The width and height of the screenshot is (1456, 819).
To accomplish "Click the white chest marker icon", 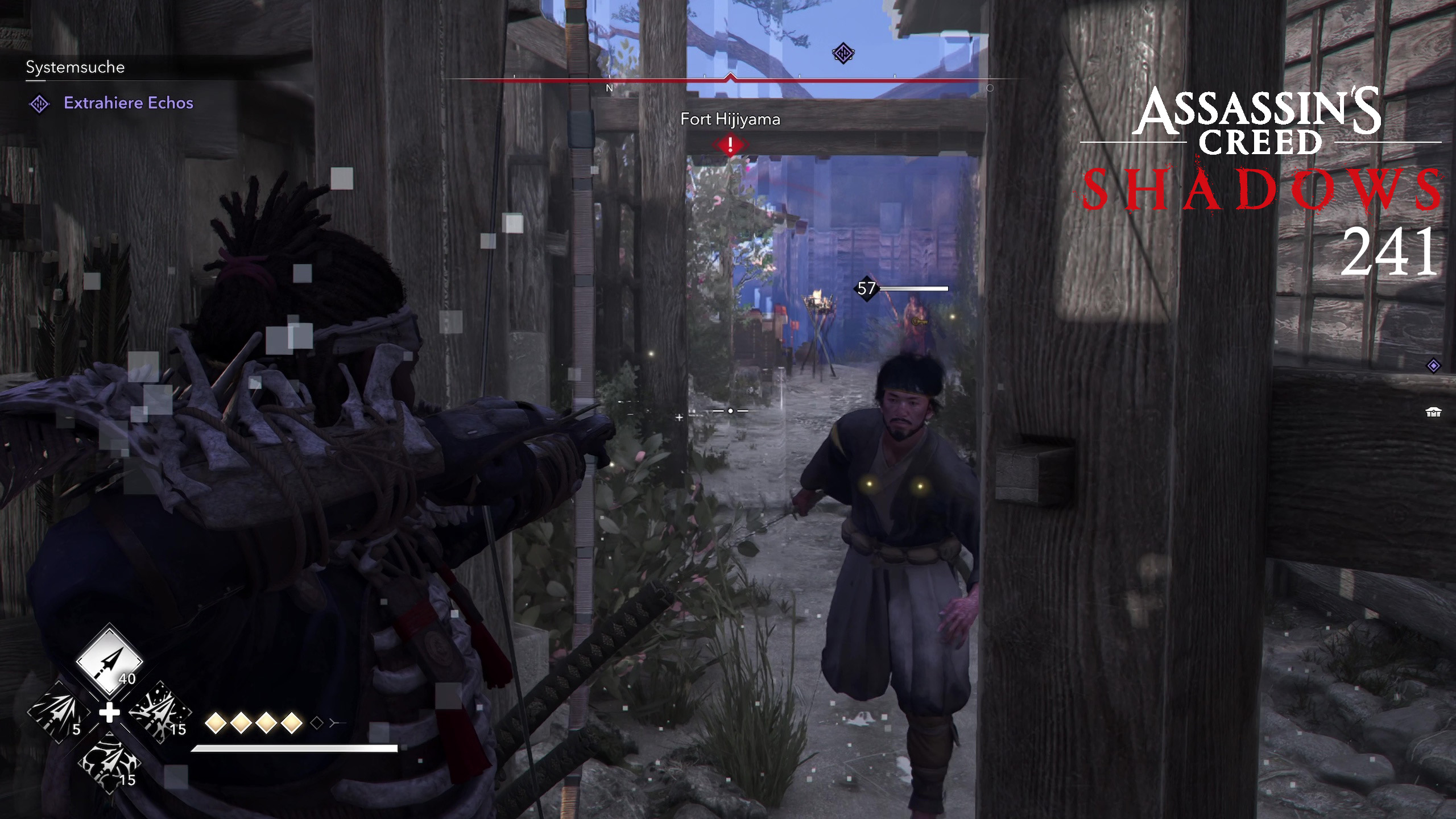I will coord(1433,412).
